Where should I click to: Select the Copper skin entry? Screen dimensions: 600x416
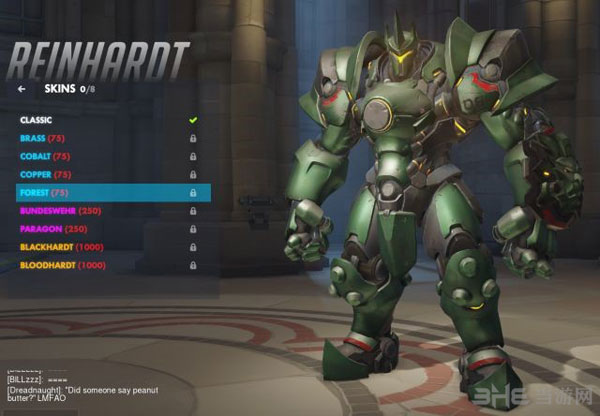pos(45,174)
